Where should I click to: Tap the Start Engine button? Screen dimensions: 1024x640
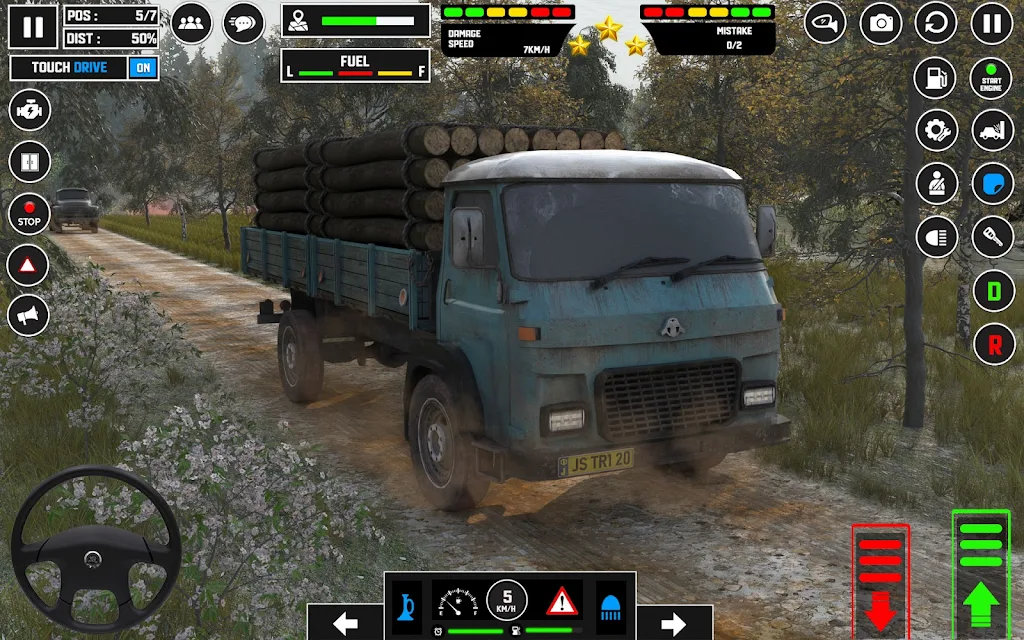[x=992, y=77]
